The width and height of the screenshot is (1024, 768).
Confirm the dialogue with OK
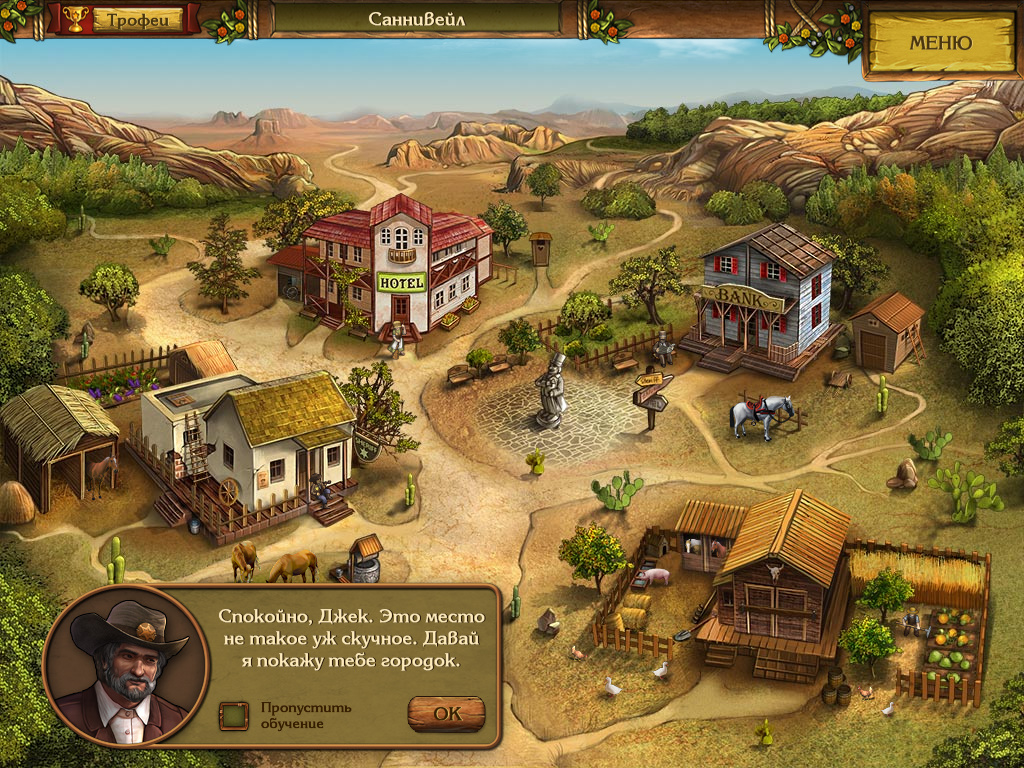click(x=446, y=713)
